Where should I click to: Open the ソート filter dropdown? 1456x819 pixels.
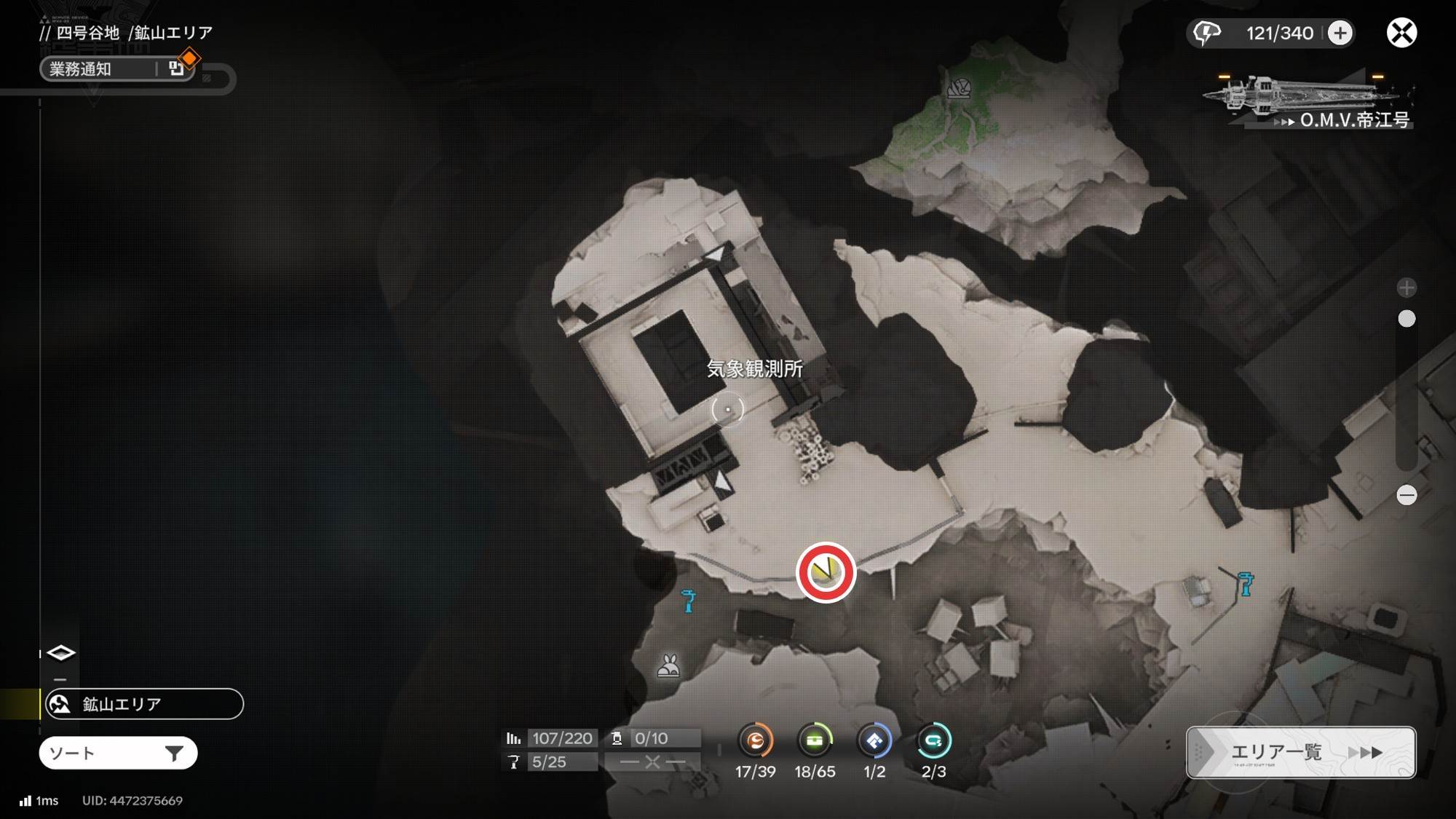tap(118, 753)
